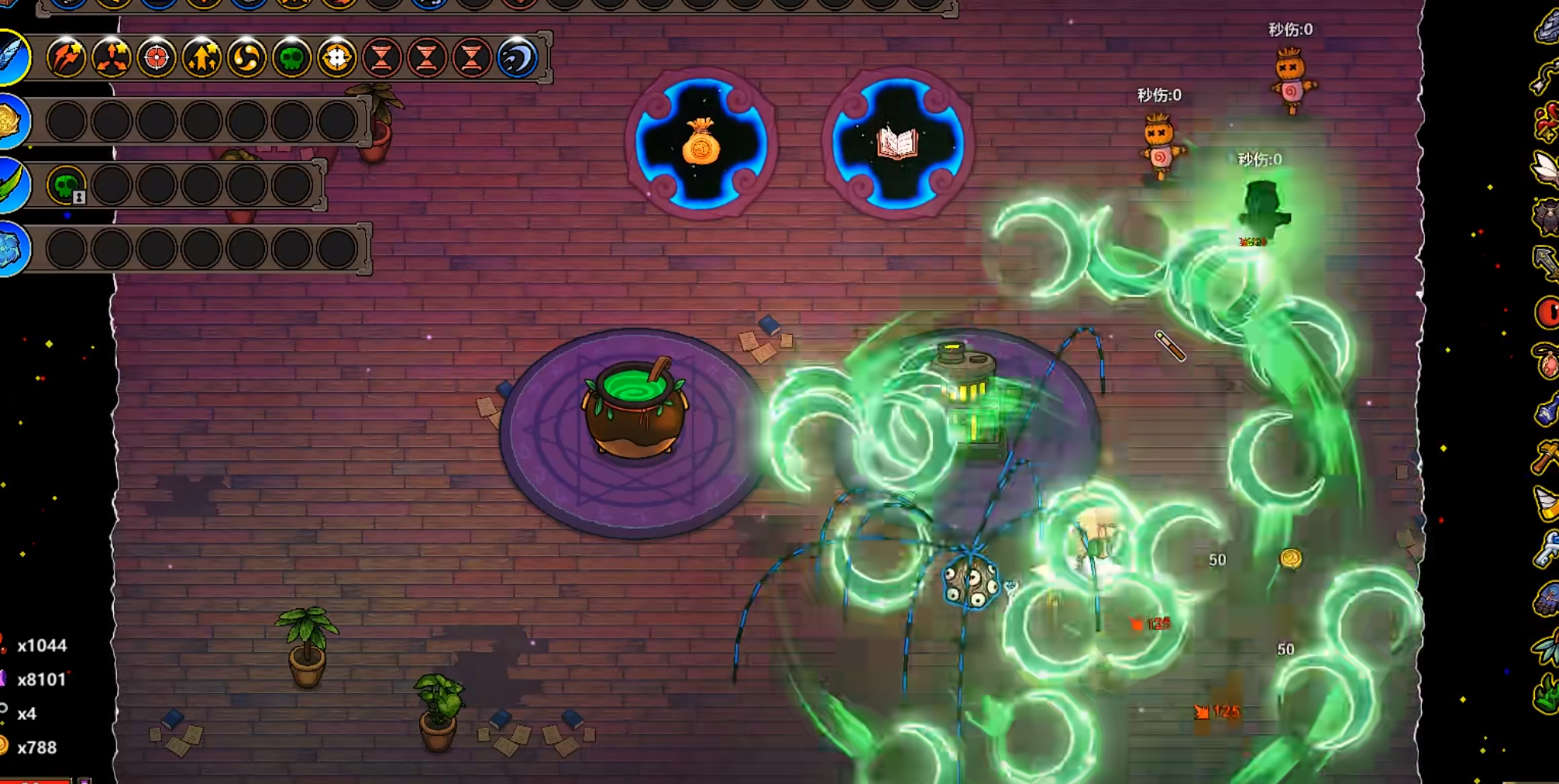Screen dimensions: 1559x784
Task: Select the green leaf wand
Action: tap(11, 184)
